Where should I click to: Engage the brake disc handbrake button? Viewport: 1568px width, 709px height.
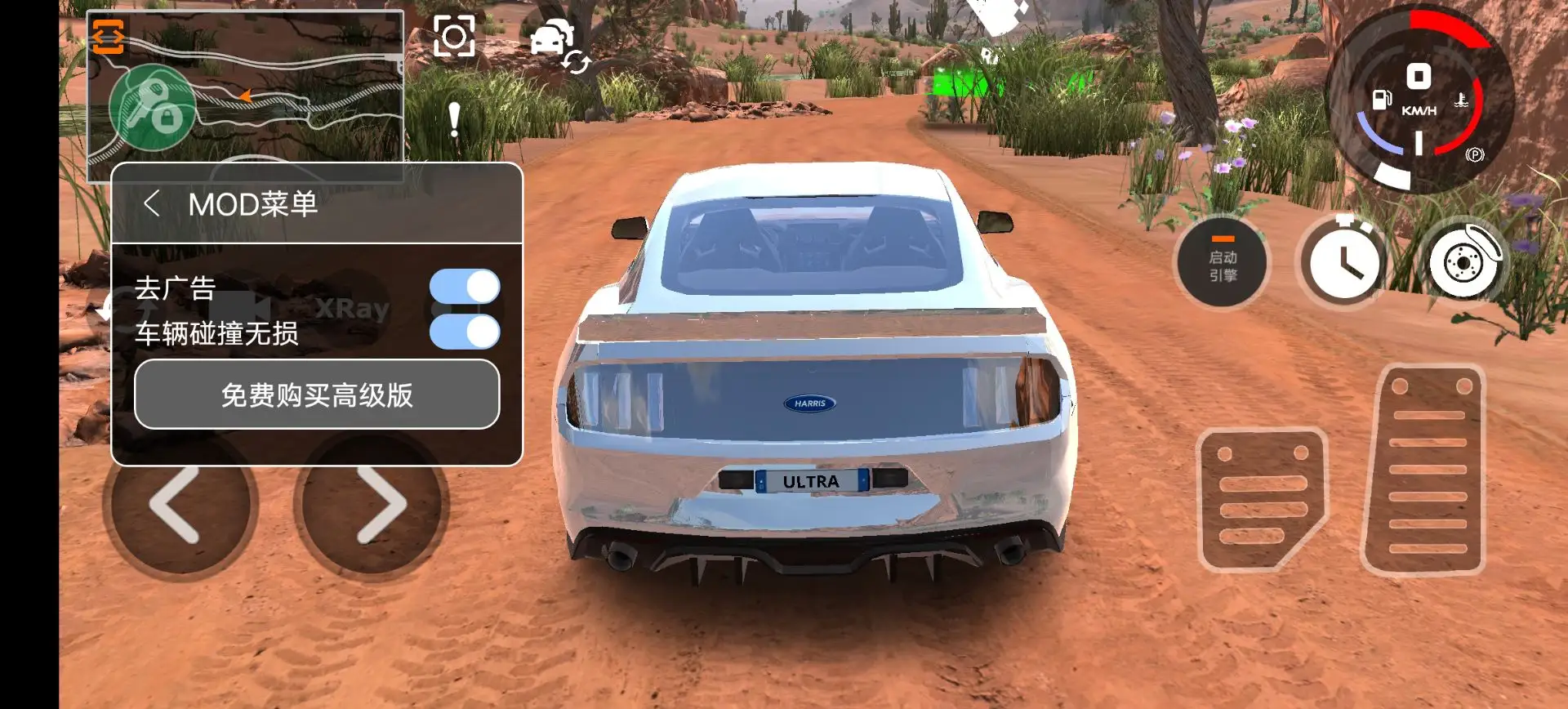coord(1463,262)
